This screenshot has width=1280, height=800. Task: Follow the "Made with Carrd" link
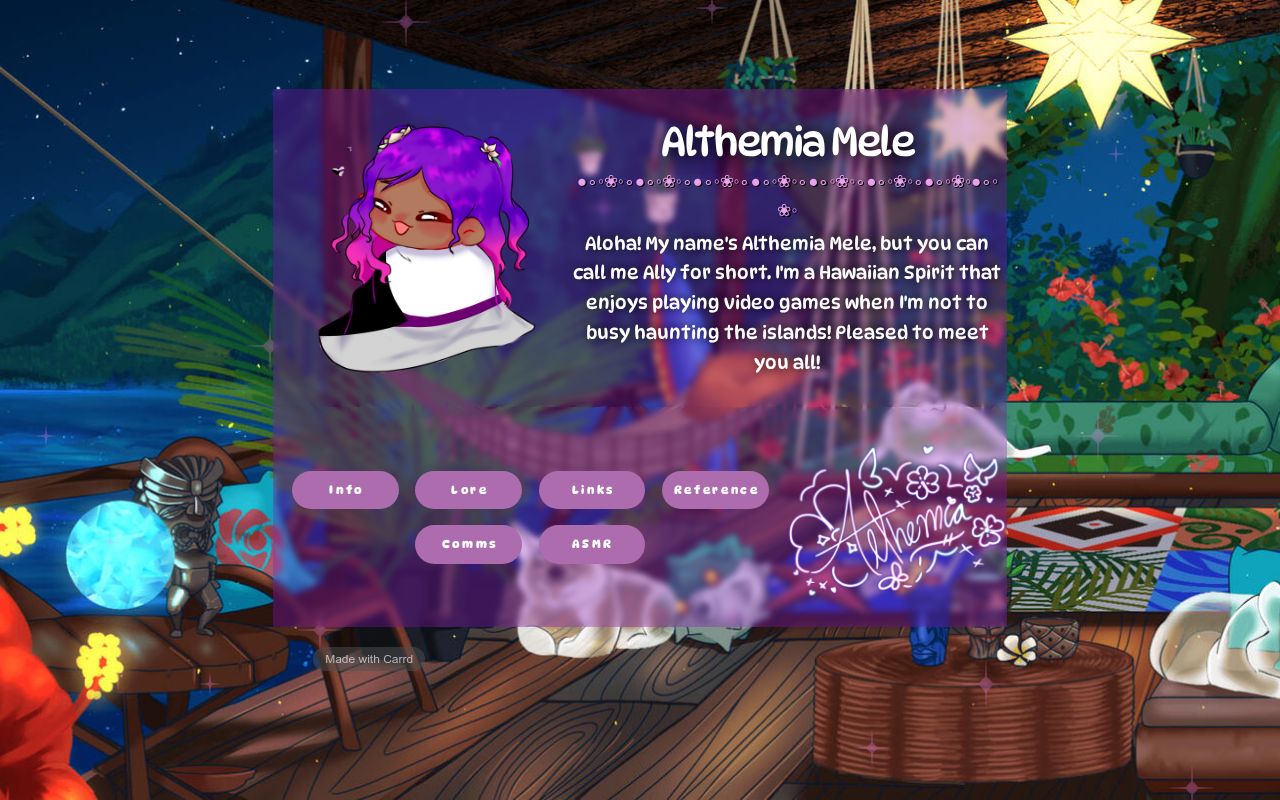(370, 659)
